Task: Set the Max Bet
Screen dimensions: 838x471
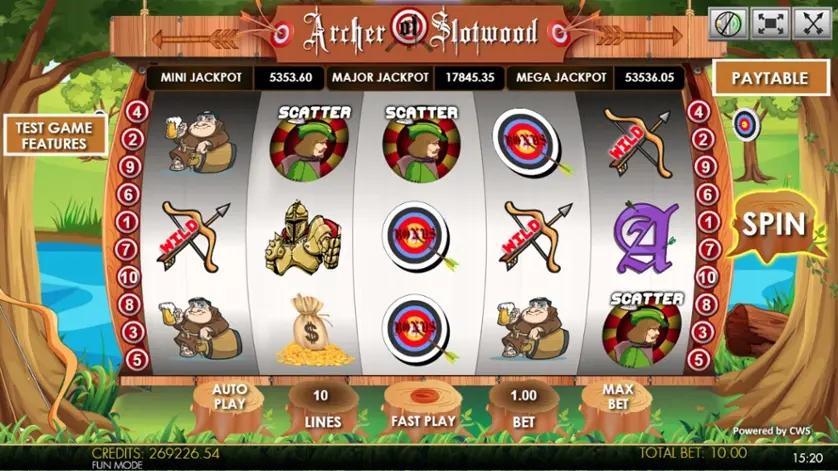Action: [617, 402]
